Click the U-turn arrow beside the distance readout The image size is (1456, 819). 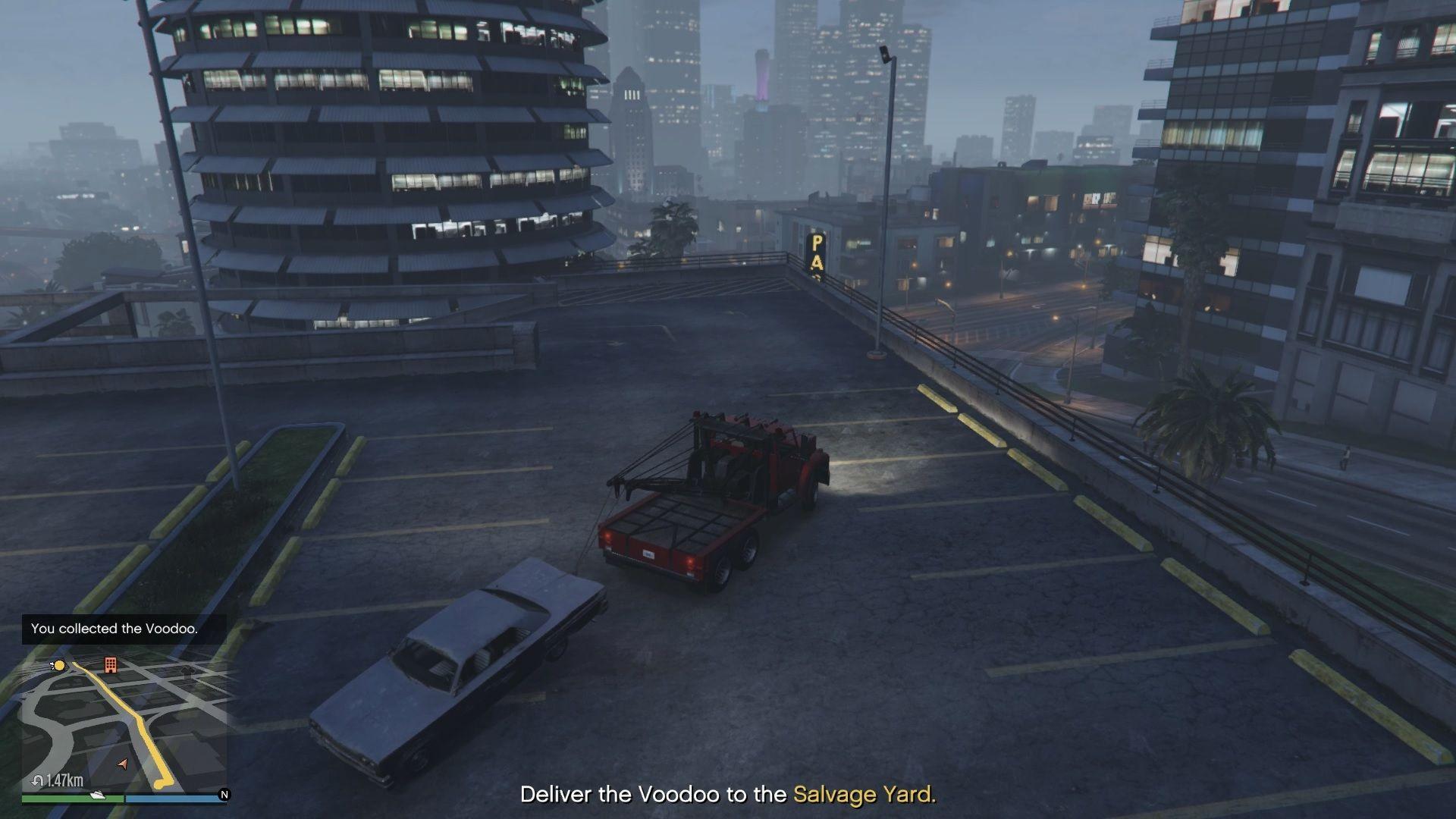36,780
